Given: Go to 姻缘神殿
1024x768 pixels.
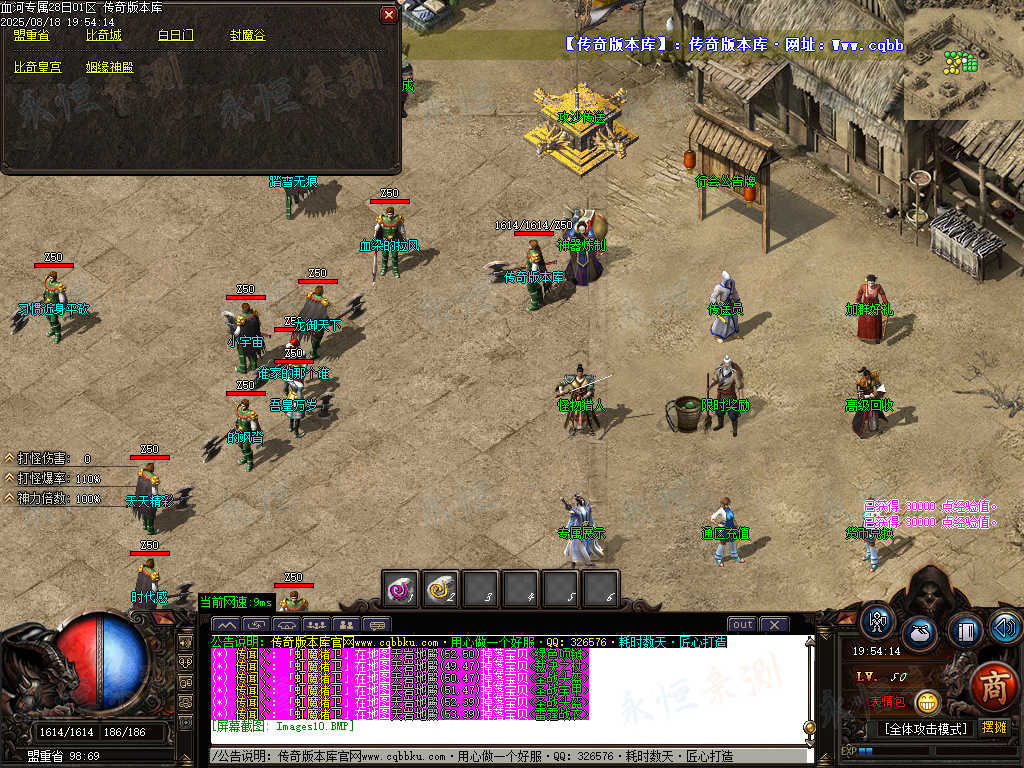Looking at the screenshot, I should [110, 68].
